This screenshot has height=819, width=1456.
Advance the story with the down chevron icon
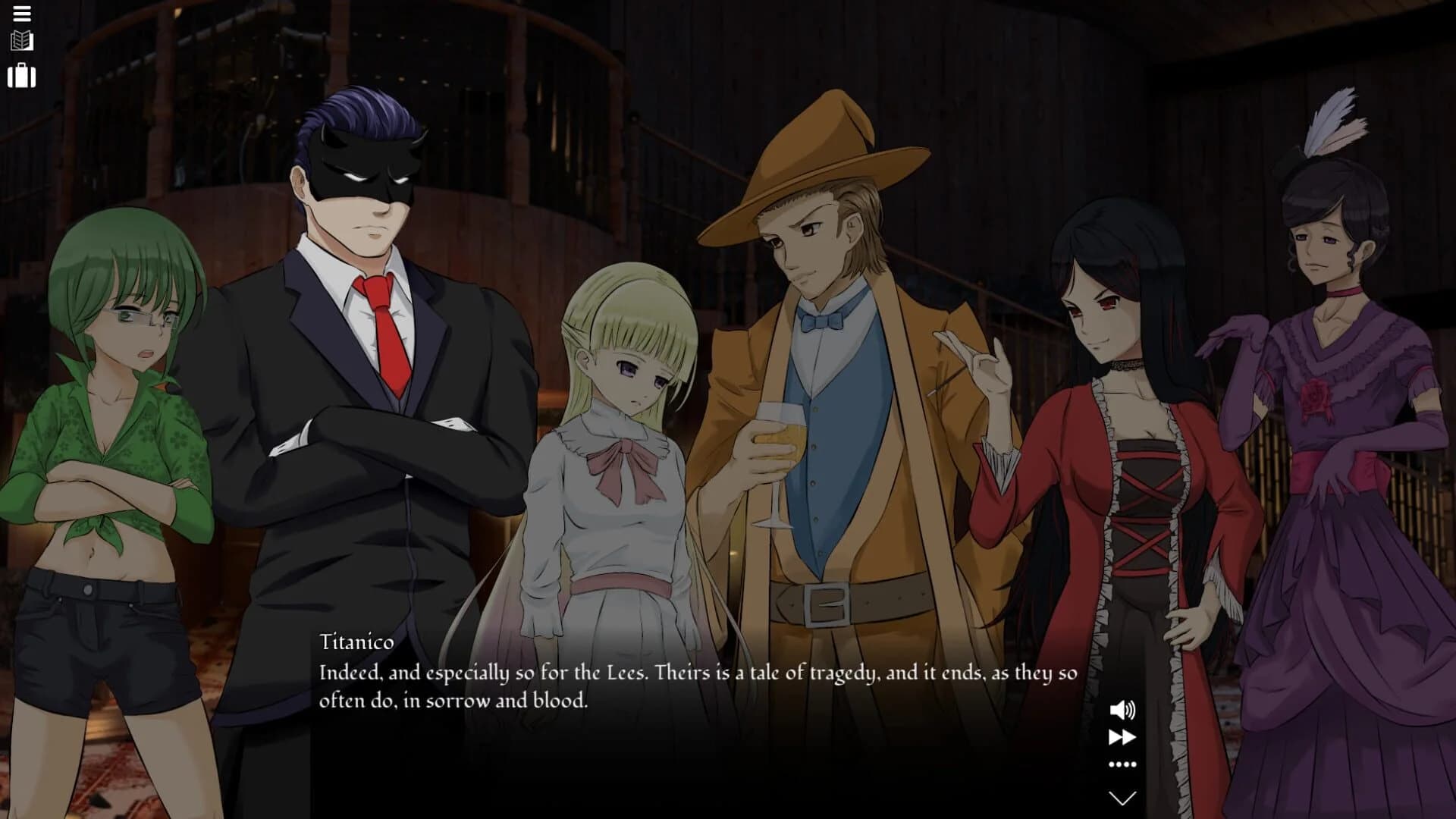tap(1122, 796)
